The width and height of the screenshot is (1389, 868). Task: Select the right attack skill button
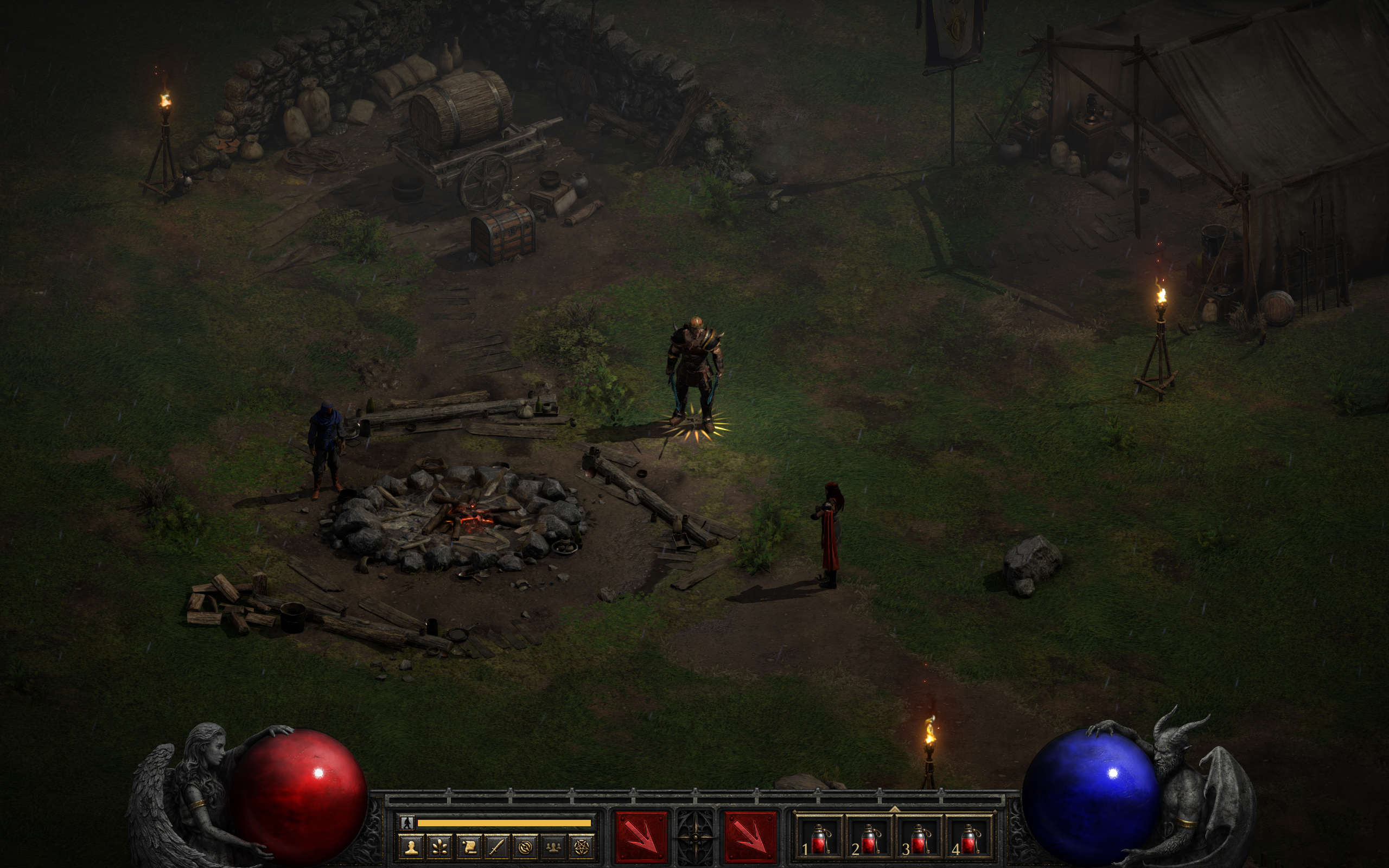click(x=750, y=838)
